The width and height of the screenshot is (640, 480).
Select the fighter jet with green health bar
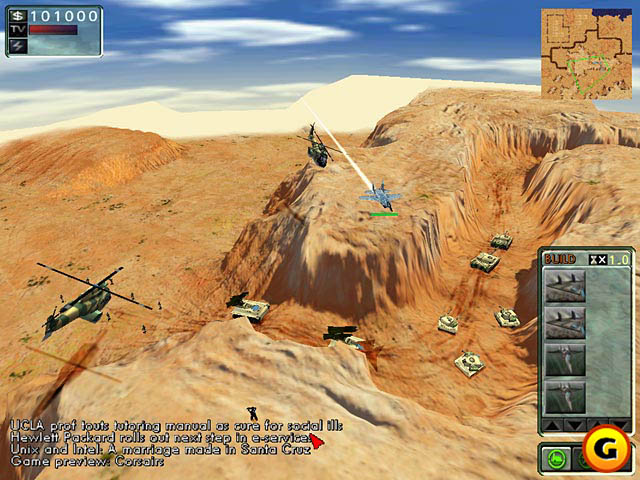click(x=381, y=195)
